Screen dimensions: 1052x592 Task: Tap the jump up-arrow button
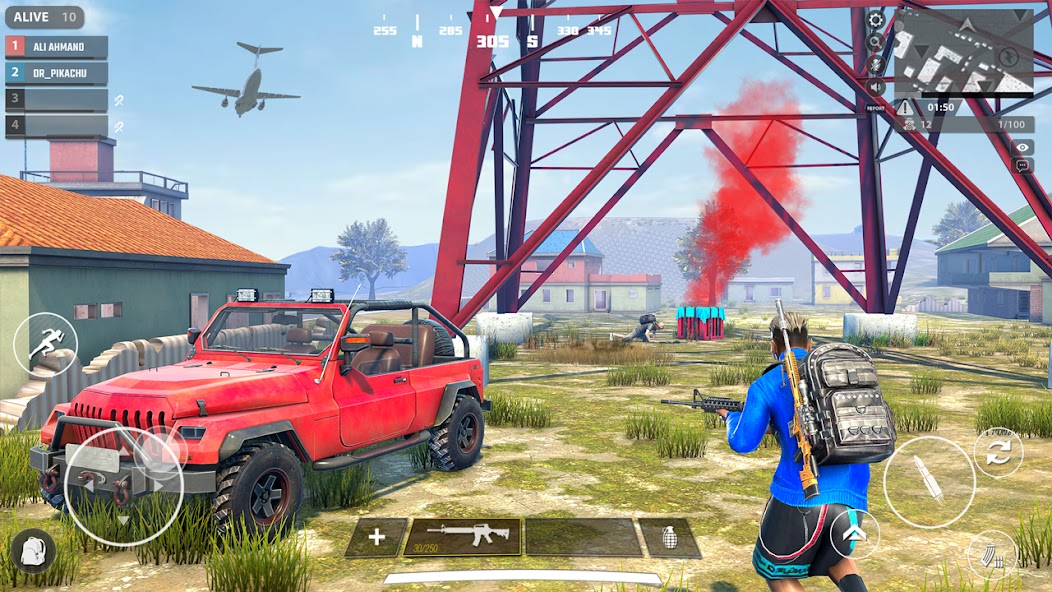click(855, 534)
